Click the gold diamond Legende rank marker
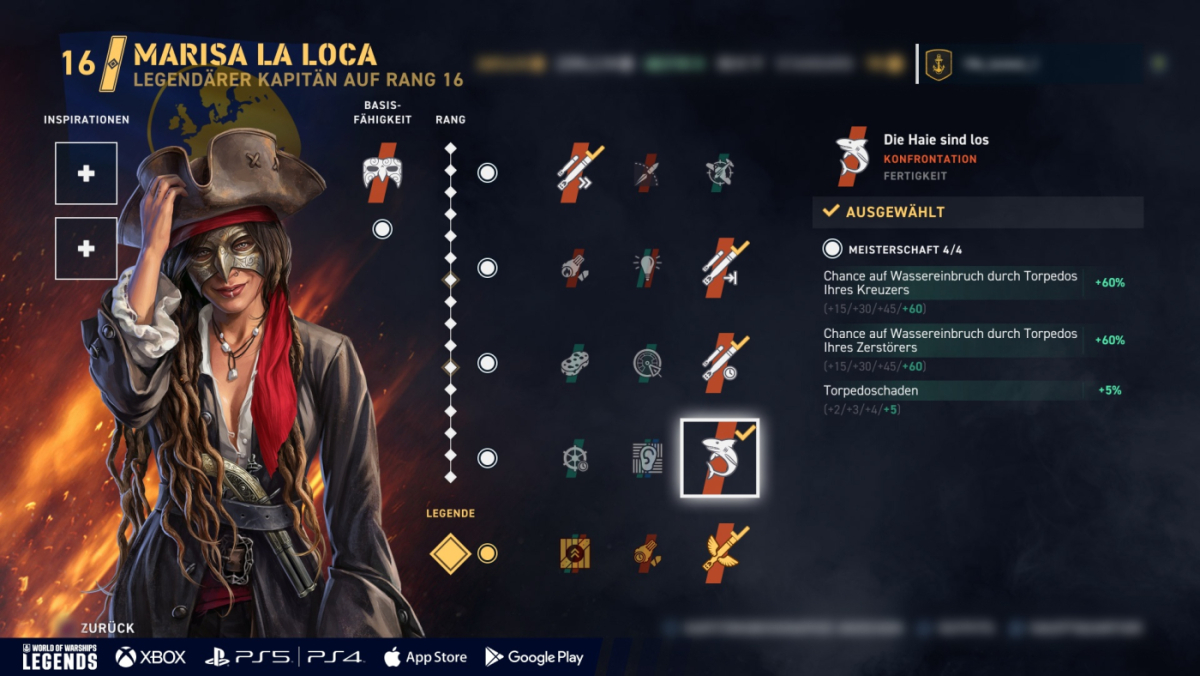The image size is (1200, 676). [450, 553]
